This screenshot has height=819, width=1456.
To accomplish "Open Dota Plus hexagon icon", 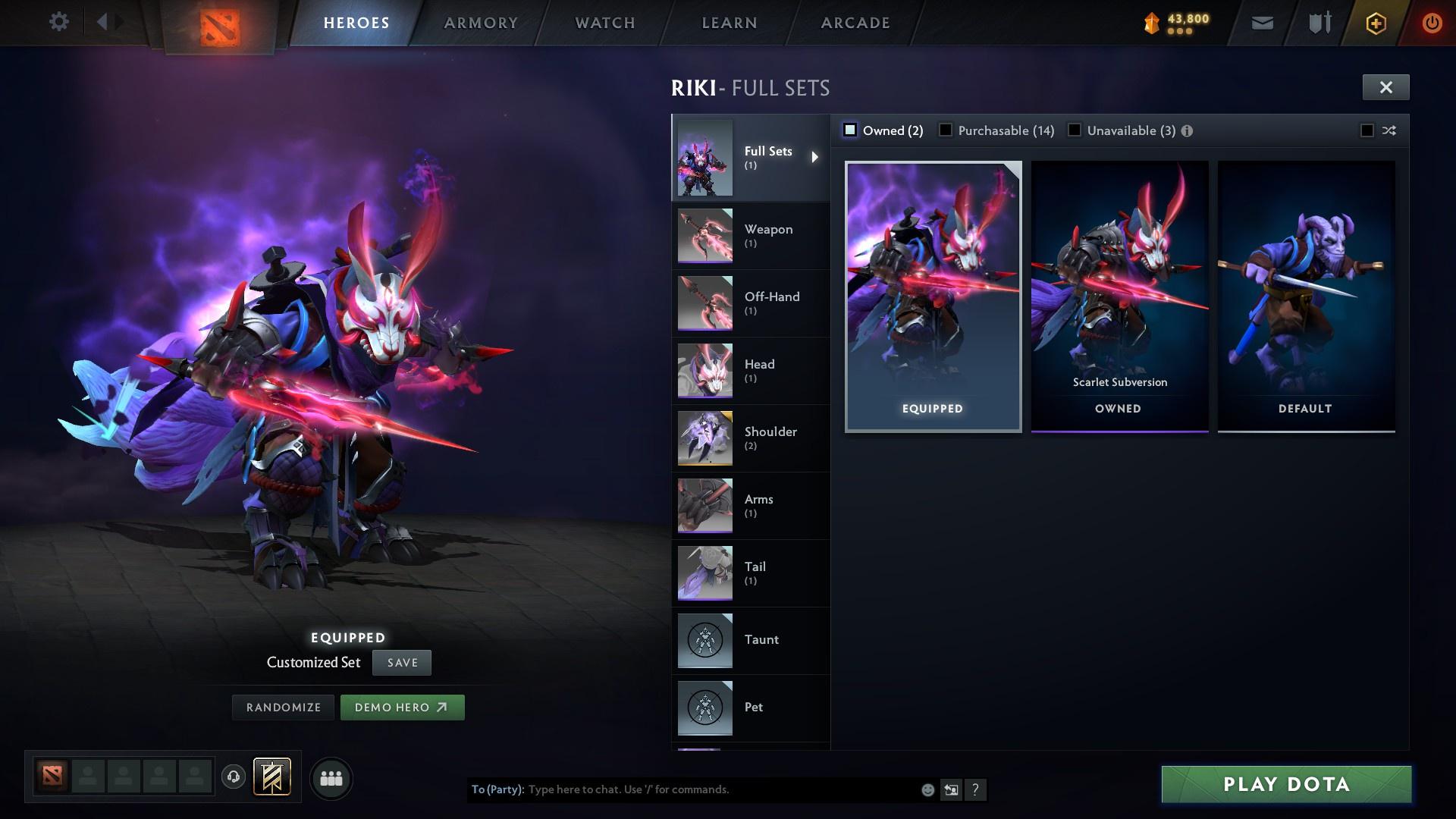I will 1375,22.
